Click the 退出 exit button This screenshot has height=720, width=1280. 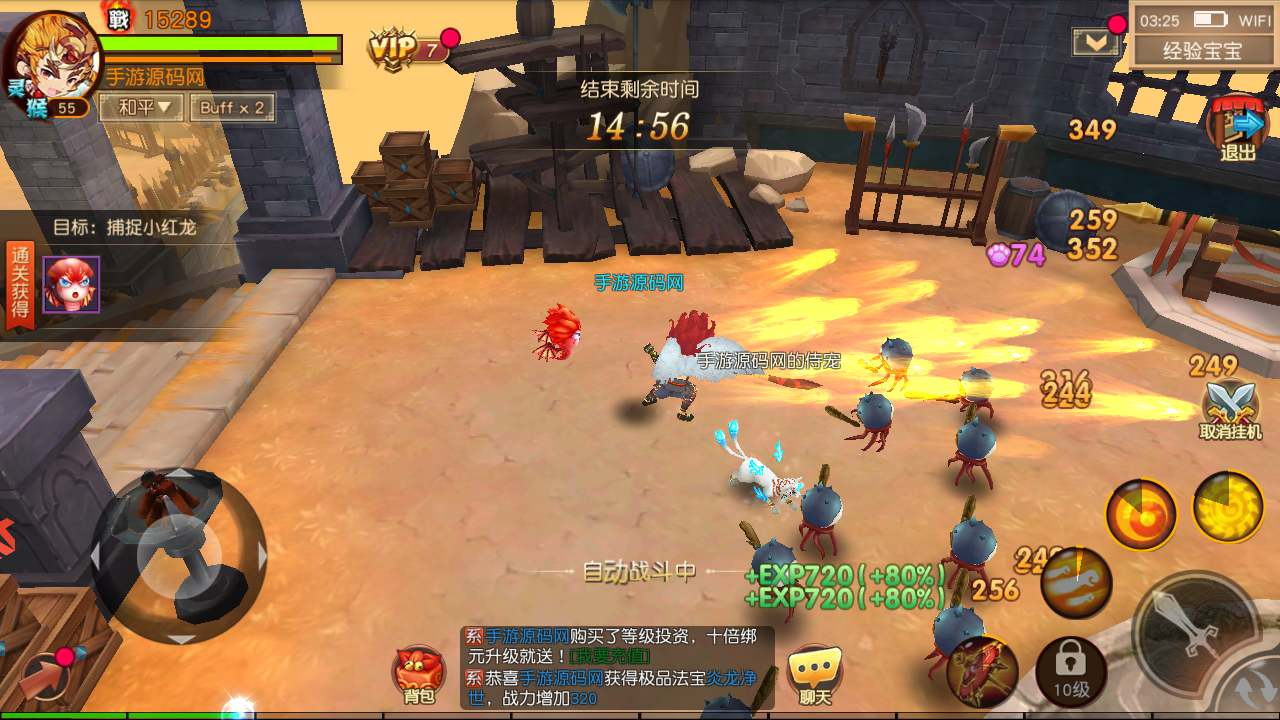coord(1237,130)
